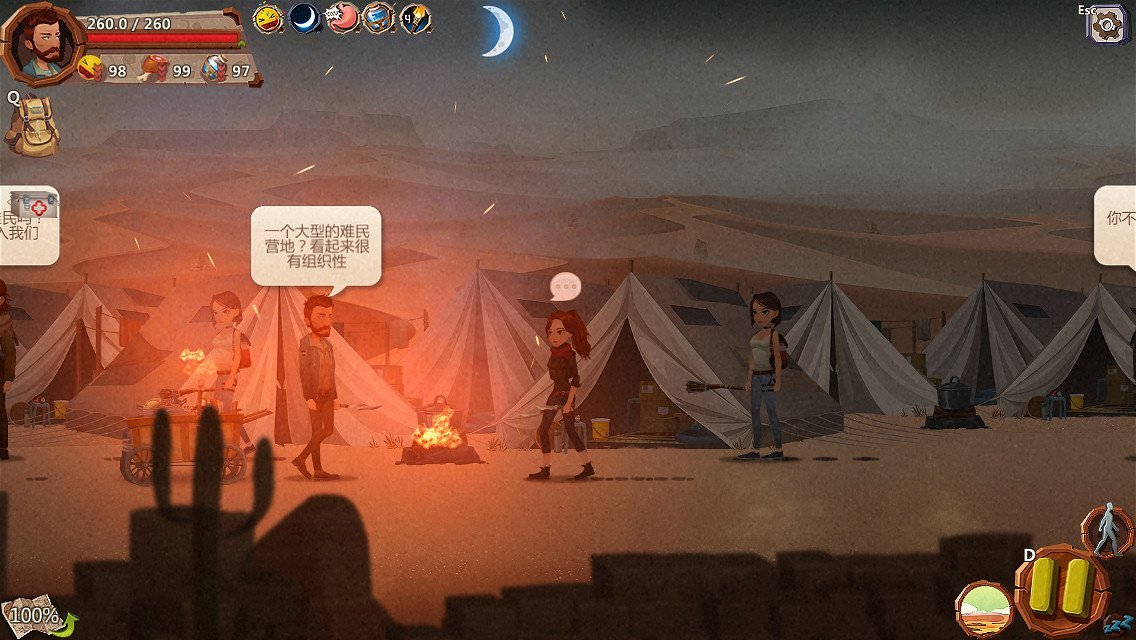
Task: Click the red-haired woman's ellipsis speech bubble
Action: 566,287
